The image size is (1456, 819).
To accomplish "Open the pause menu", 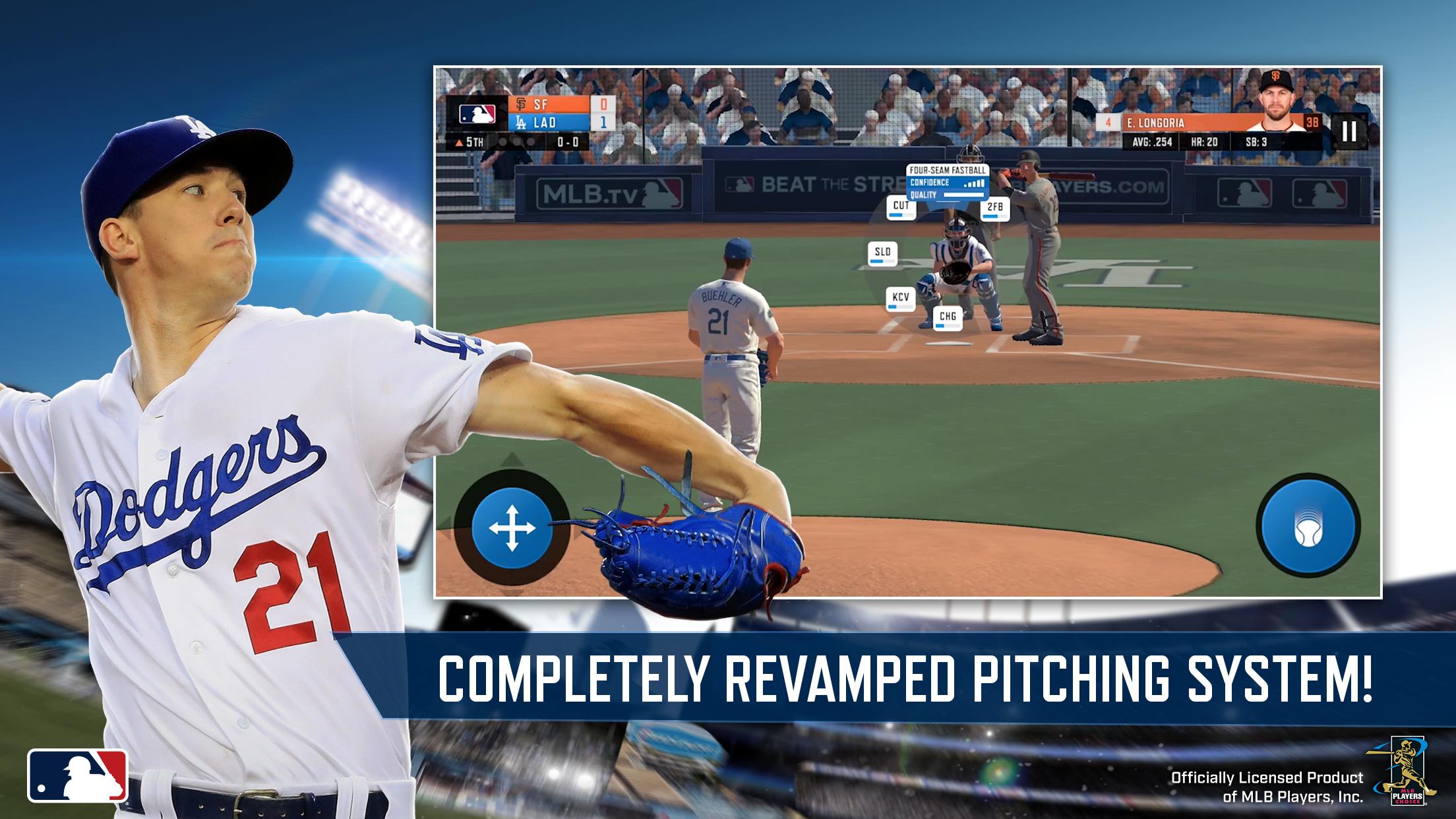I will tap(1349, 132).
